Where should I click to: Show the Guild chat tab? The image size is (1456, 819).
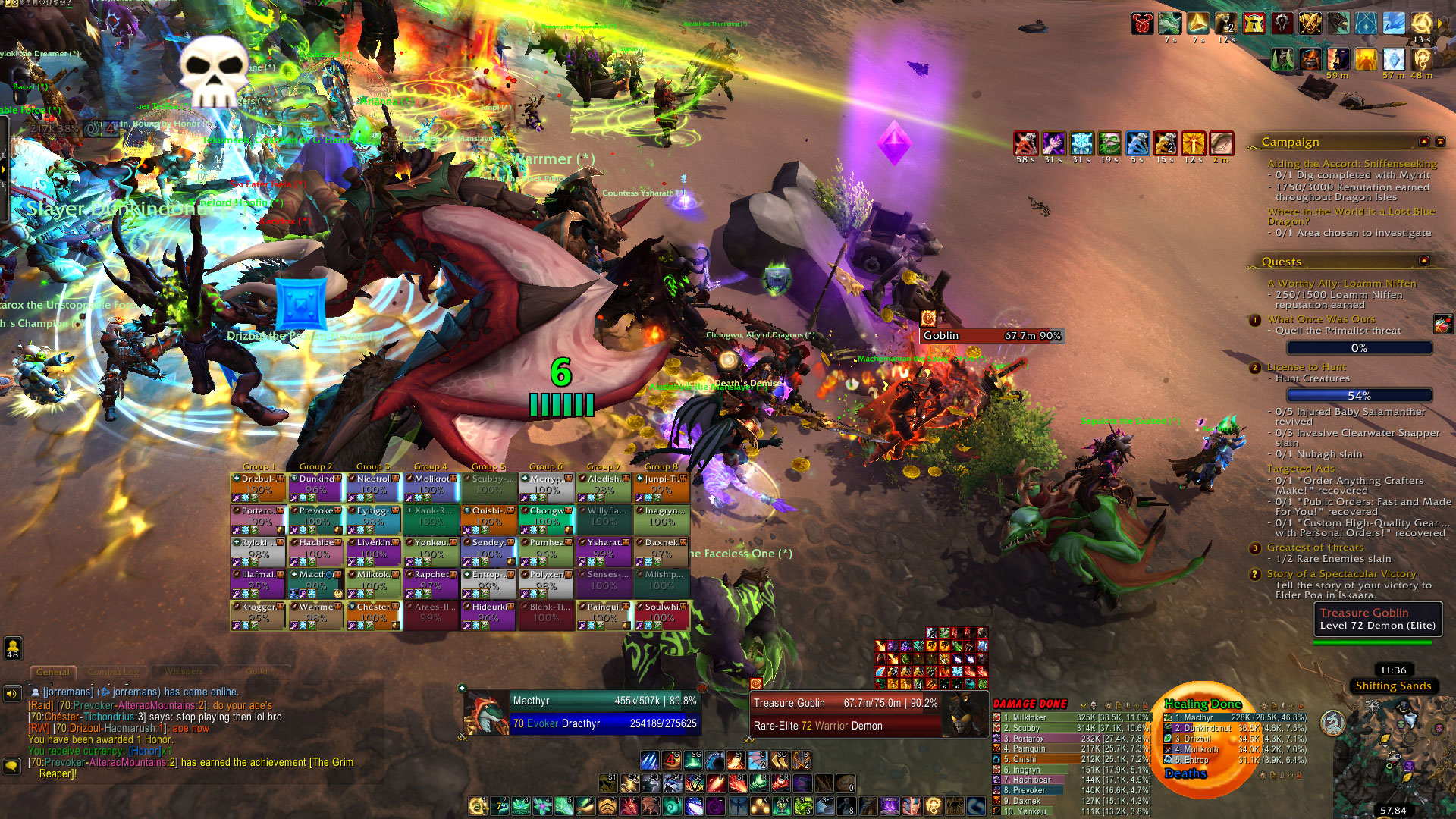(256, 672)
